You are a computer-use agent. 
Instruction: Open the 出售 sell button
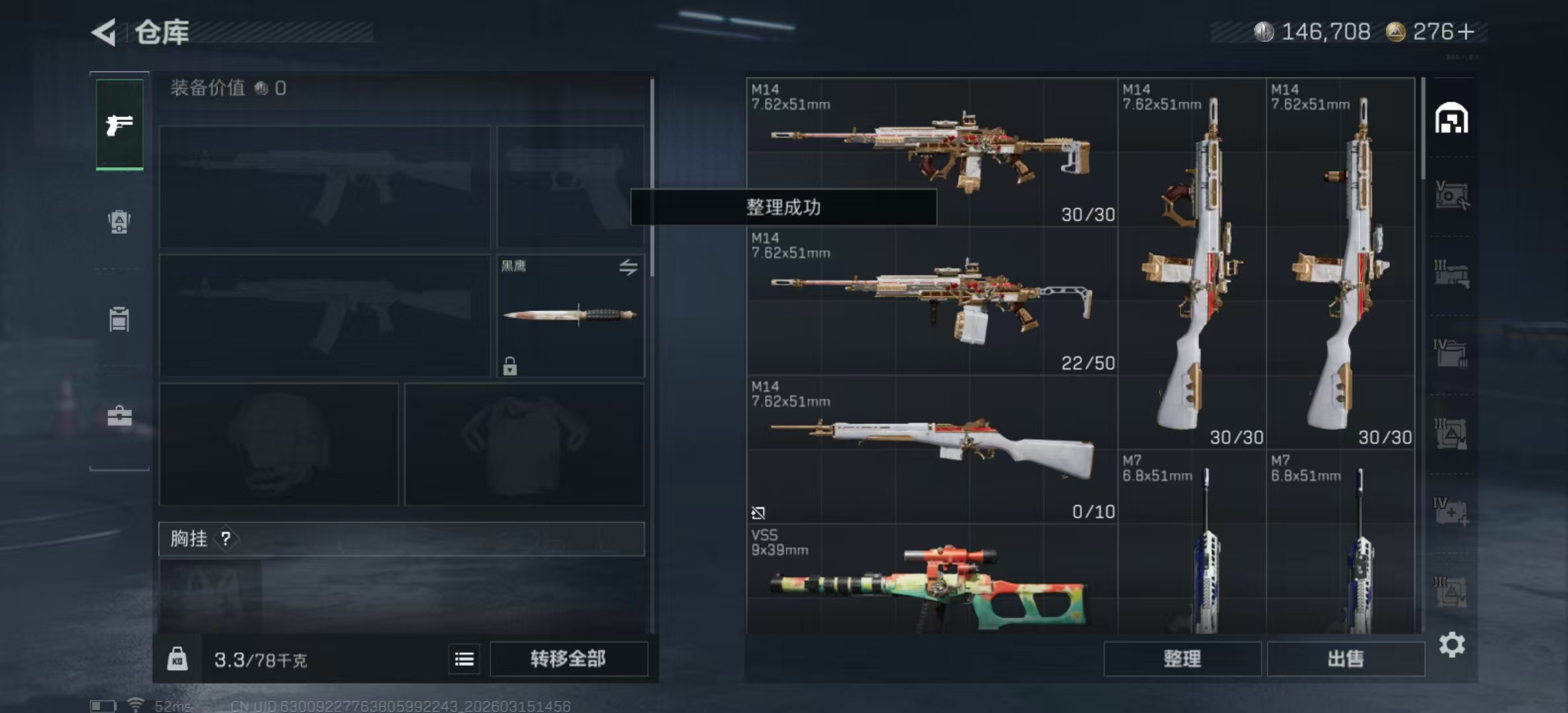point(1346,658)
